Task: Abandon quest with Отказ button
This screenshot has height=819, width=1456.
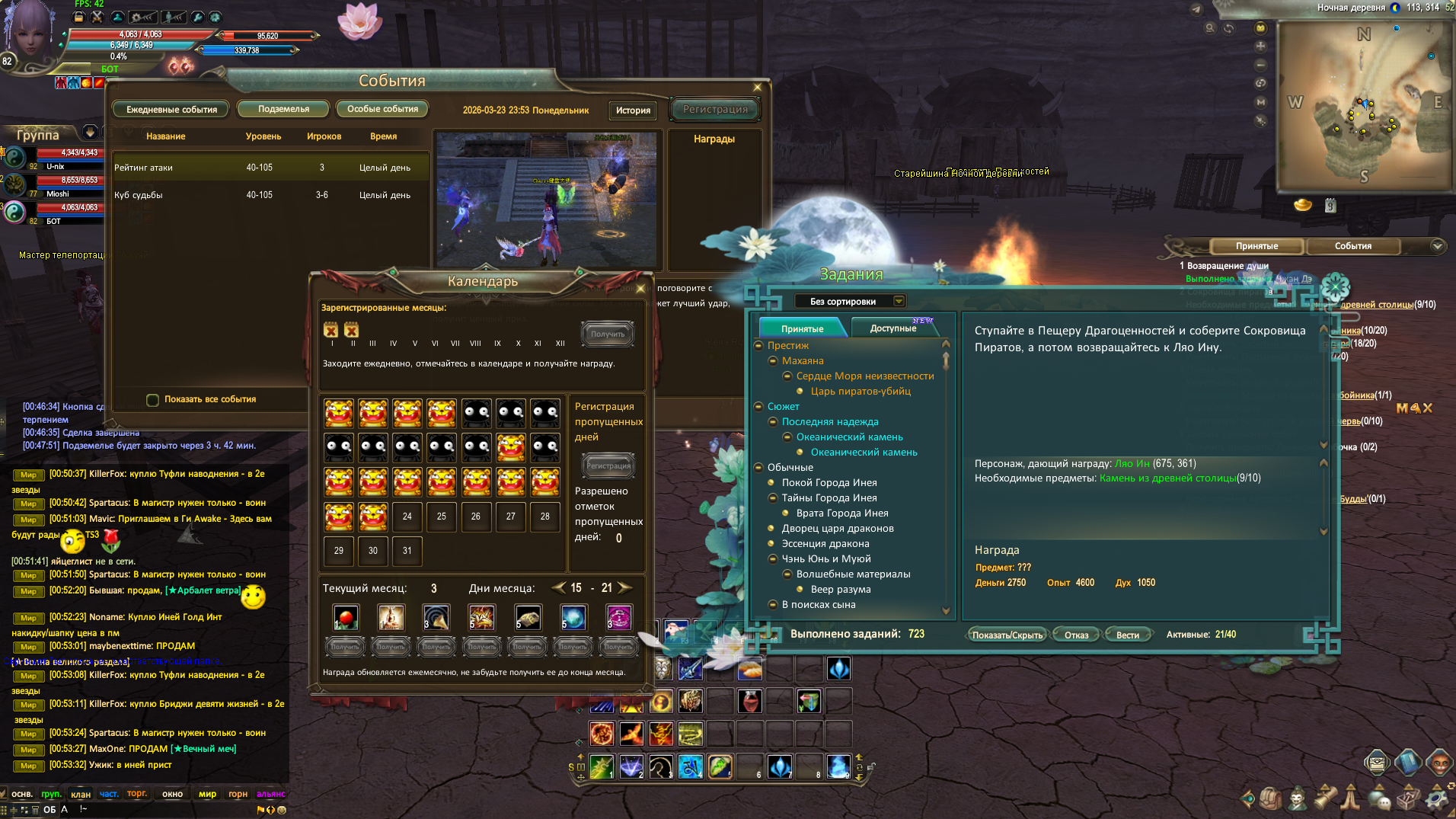Action: pyautogui.click(x=1076, y=635)
